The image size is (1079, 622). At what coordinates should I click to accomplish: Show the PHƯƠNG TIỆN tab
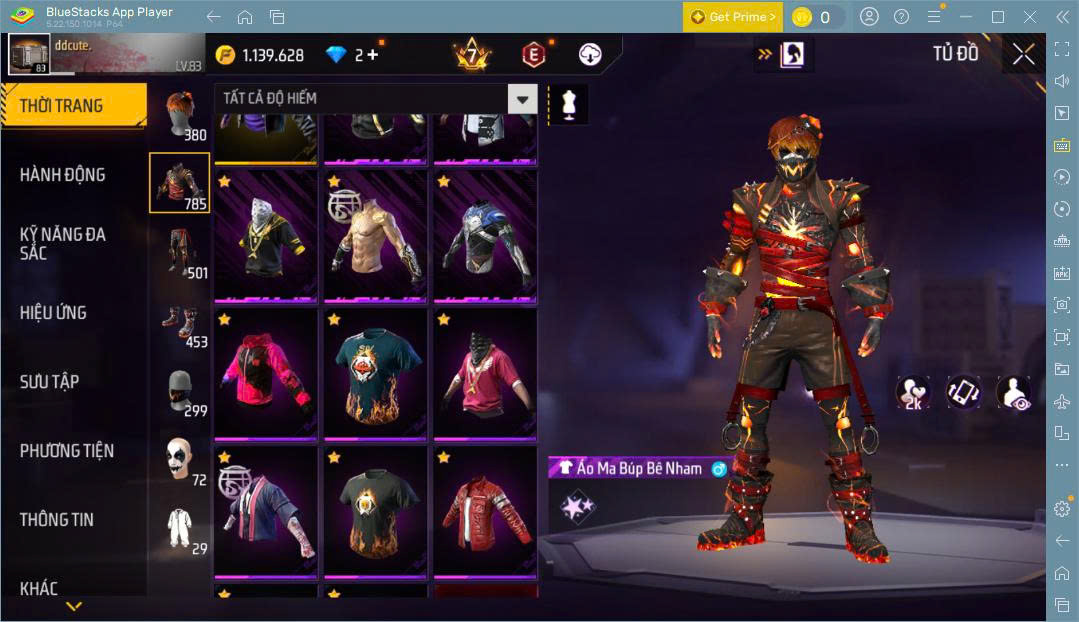67,451
